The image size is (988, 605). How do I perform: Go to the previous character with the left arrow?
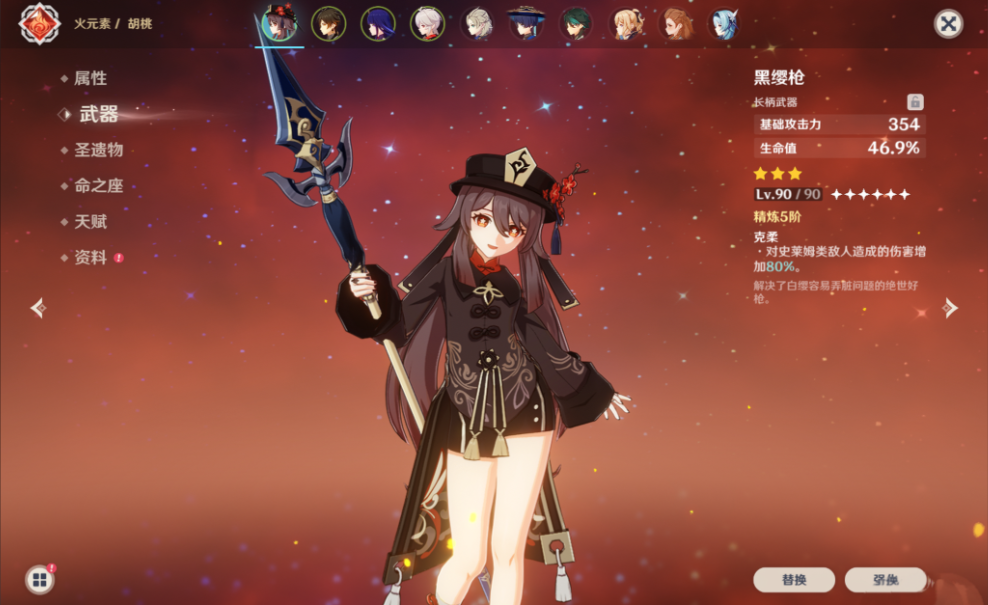pyautogui.click(x=38, y=308)
